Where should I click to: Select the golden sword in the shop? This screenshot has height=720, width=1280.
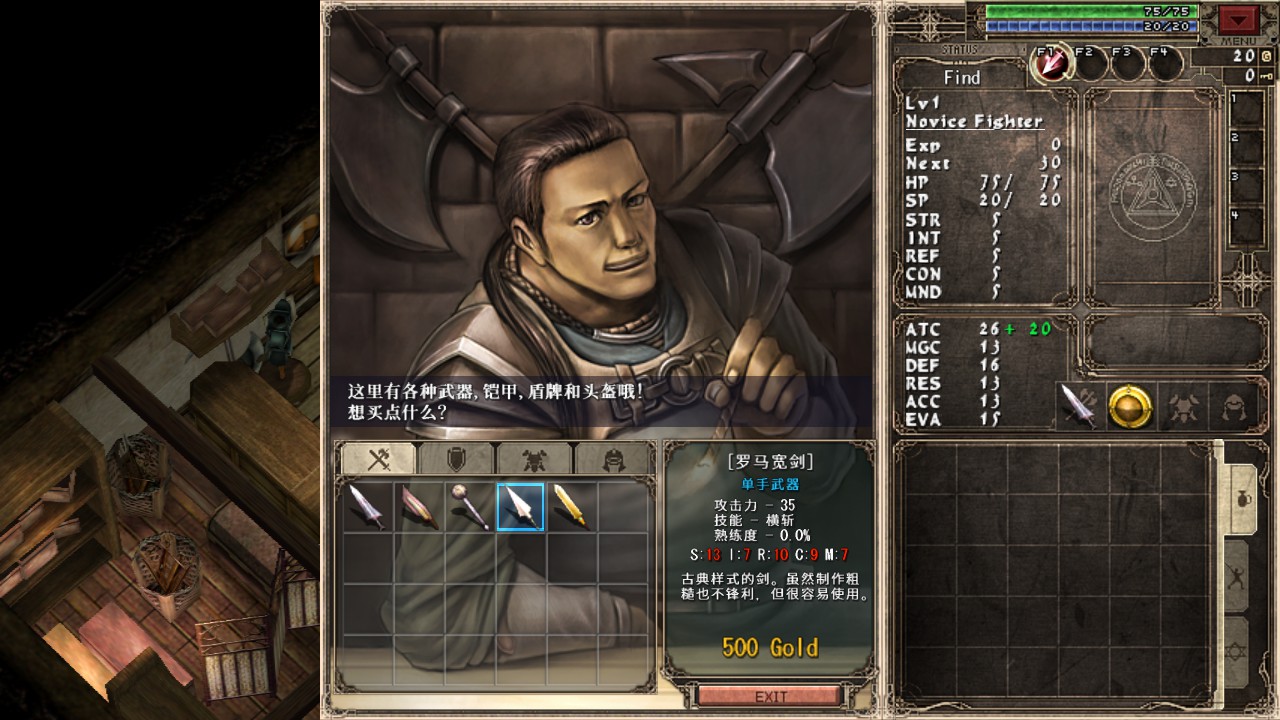pos(571,507)
